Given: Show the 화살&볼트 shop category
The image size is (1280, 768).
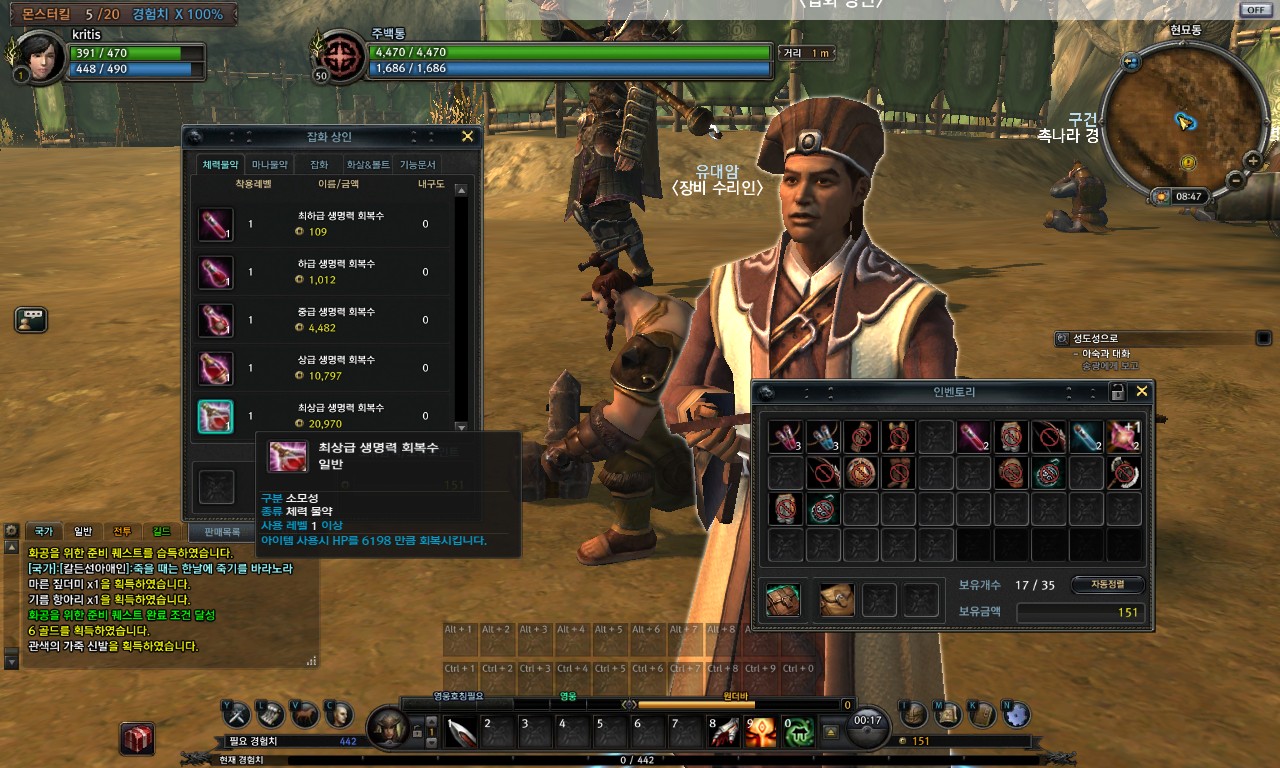Looking at the screenshot, I should click(368, 164).
